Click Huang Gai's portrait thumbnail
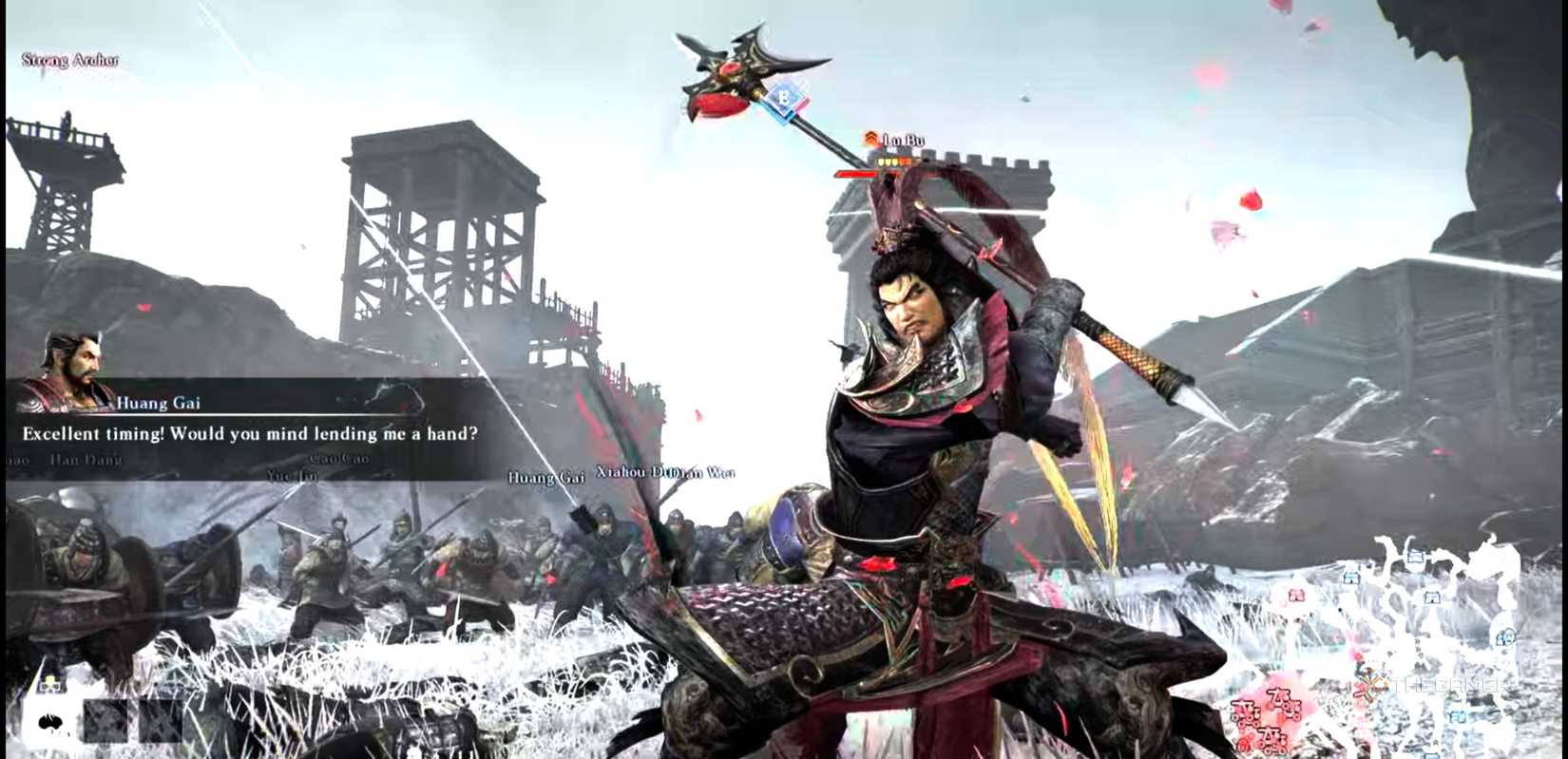1568x759 pixels. (x=69, y=370)
